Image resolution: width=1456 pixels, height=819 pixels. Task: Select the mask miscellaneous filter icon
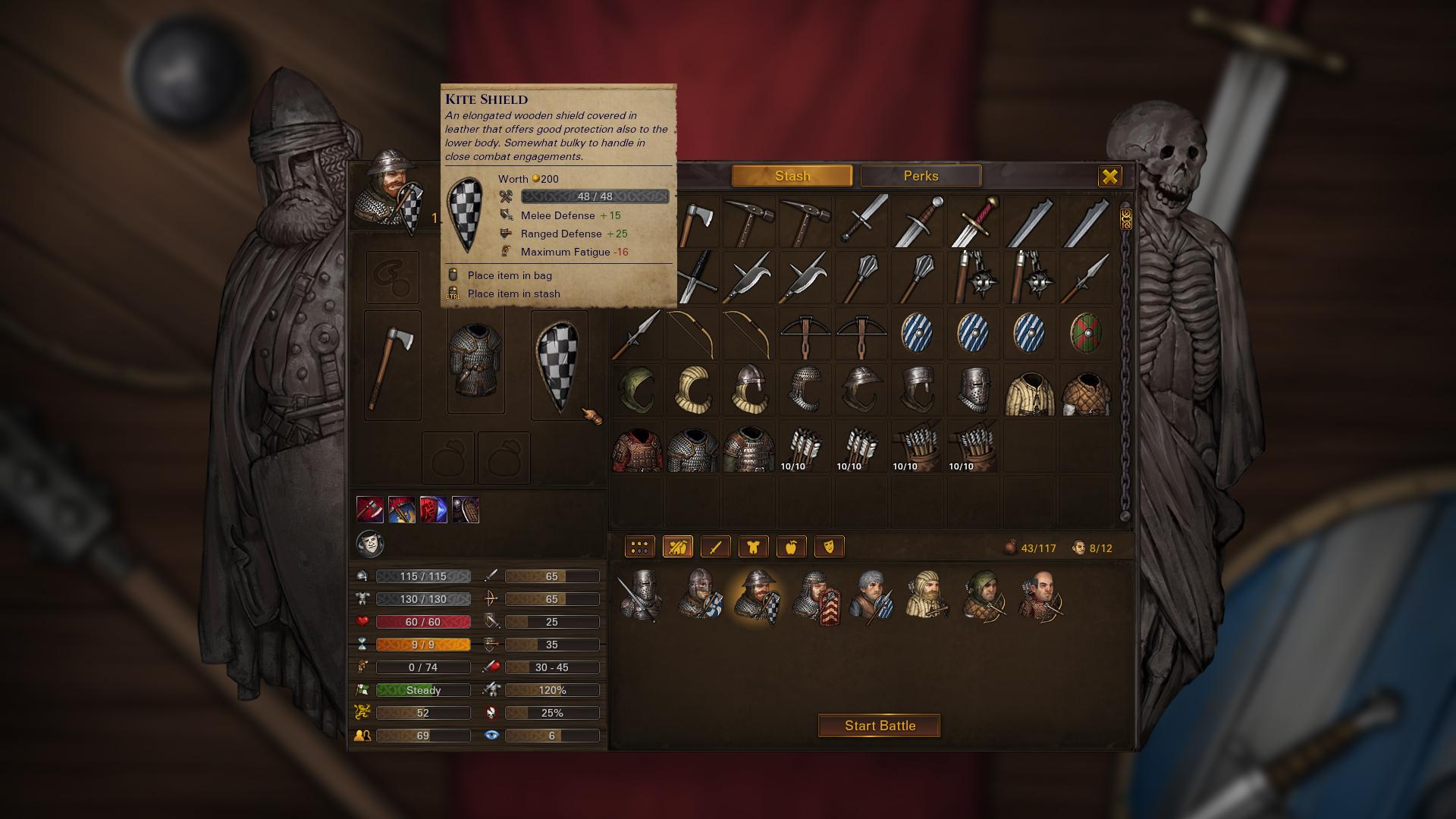pyautogui.click(x=830, y=546)
